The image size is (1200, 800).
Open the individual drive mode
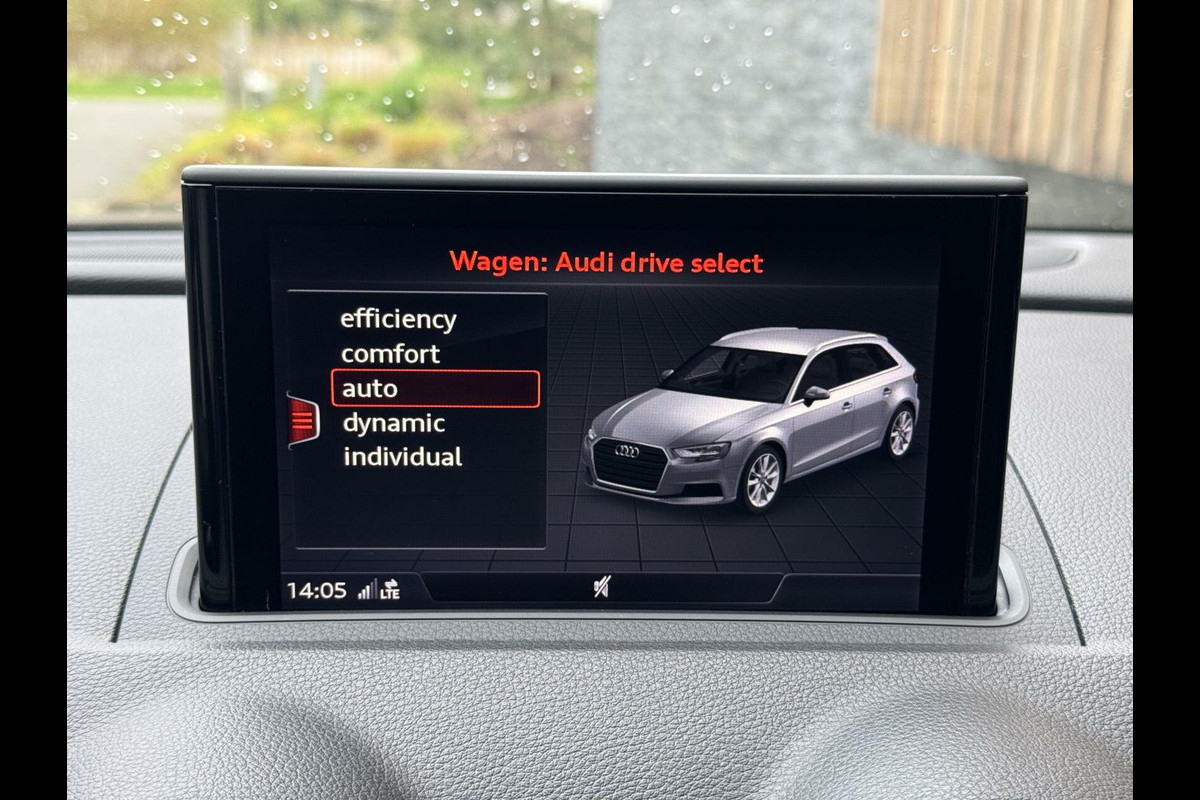402,457
